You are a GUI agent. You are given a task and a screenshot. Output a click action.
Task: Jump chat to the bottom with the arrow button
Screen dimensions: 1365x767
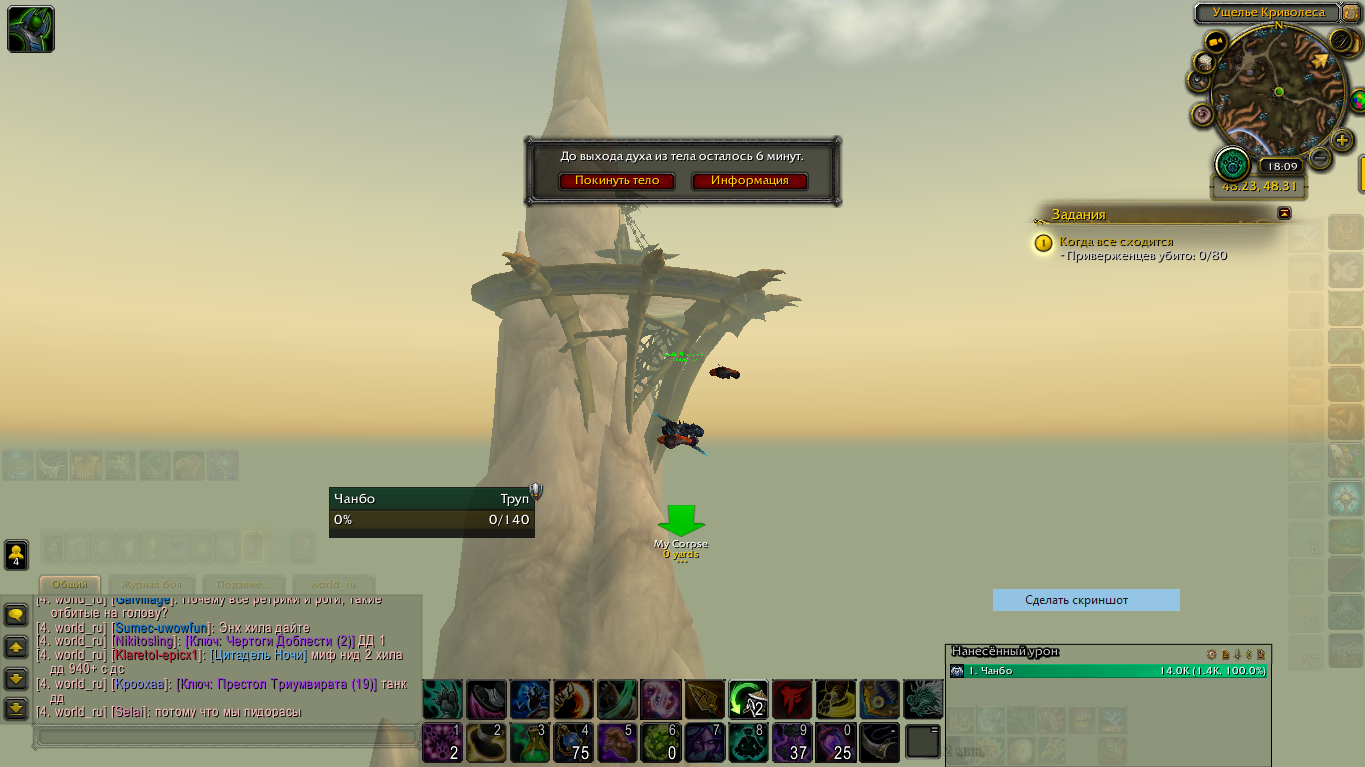coord(16,709)
